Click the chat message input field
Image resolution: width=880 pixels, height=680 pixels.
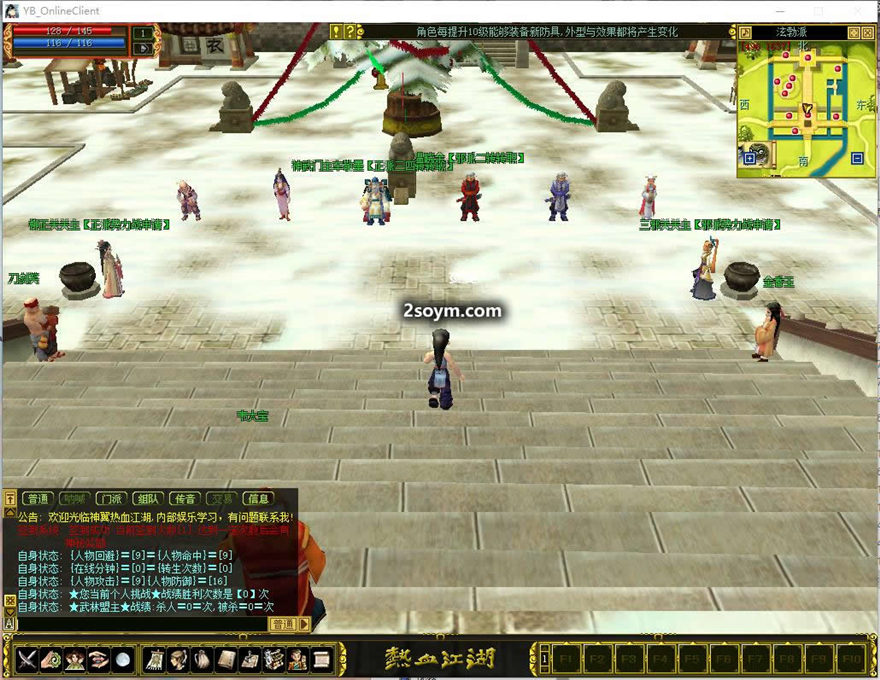pyautogui.click(x=140, y=624)
